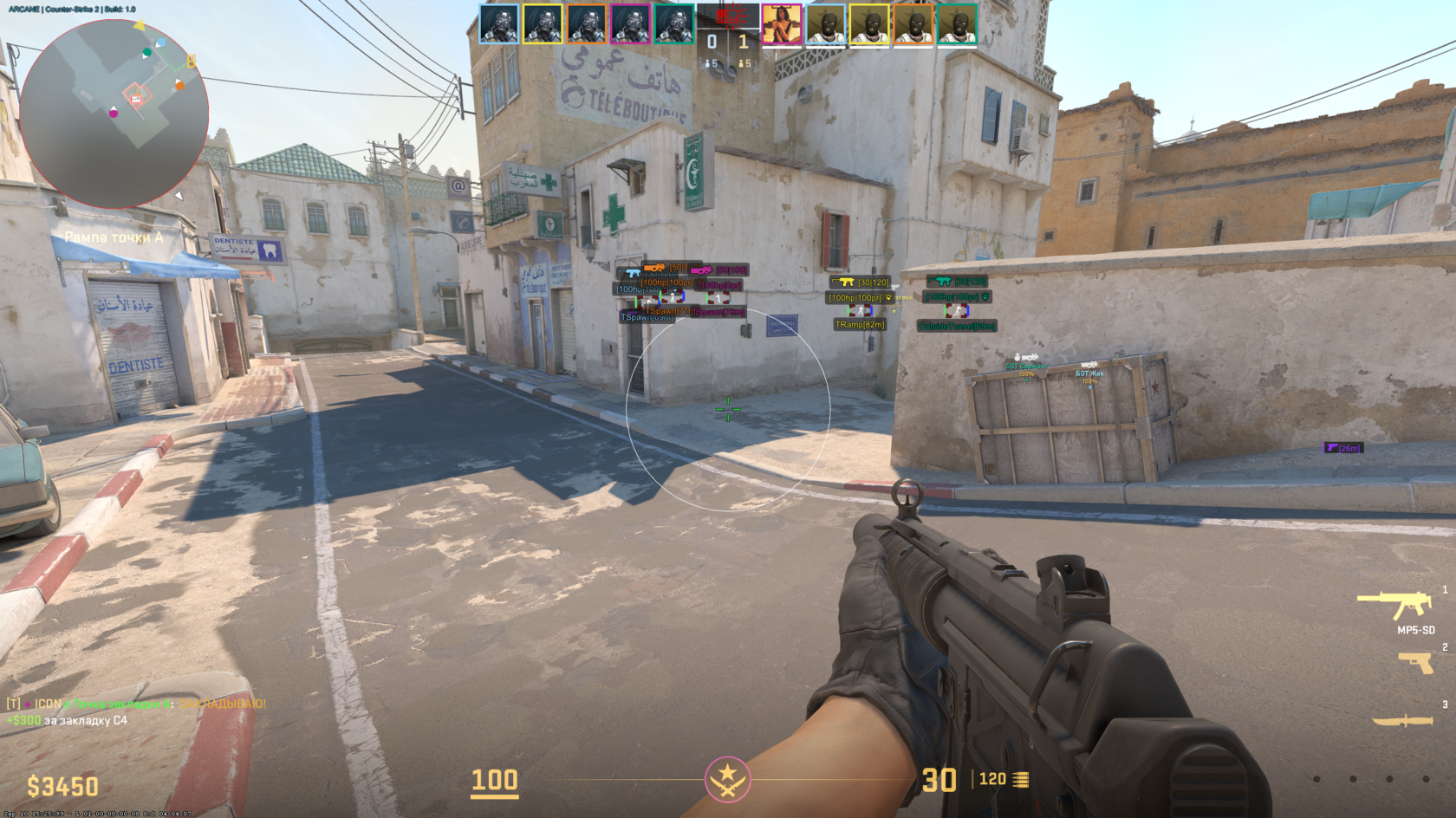Select the leftmost blue-bordered CT avatar
The image size is (1456, 818).
[x=498, y=23]
